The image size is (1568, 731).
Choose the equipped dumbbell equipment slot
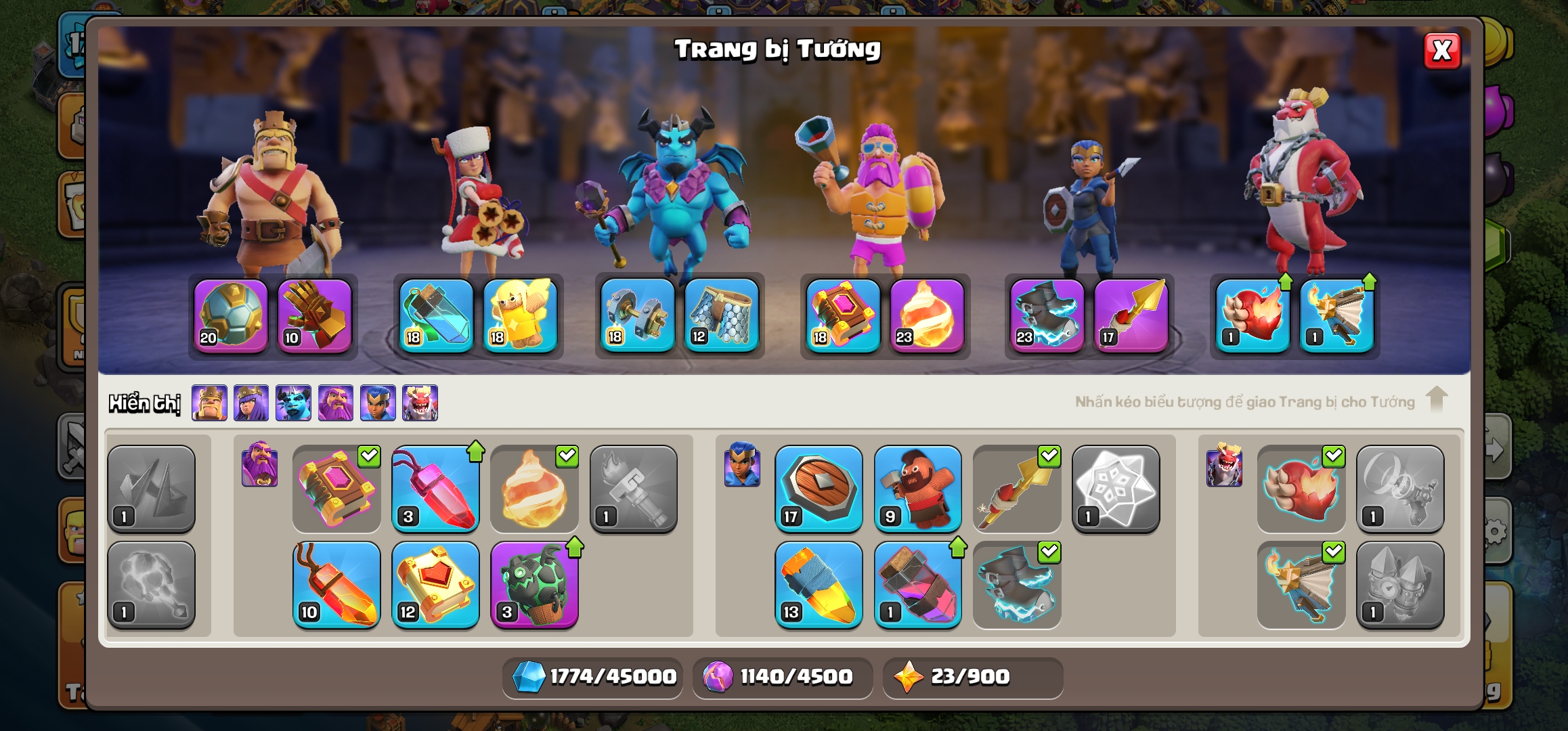[x=638, y=316]
